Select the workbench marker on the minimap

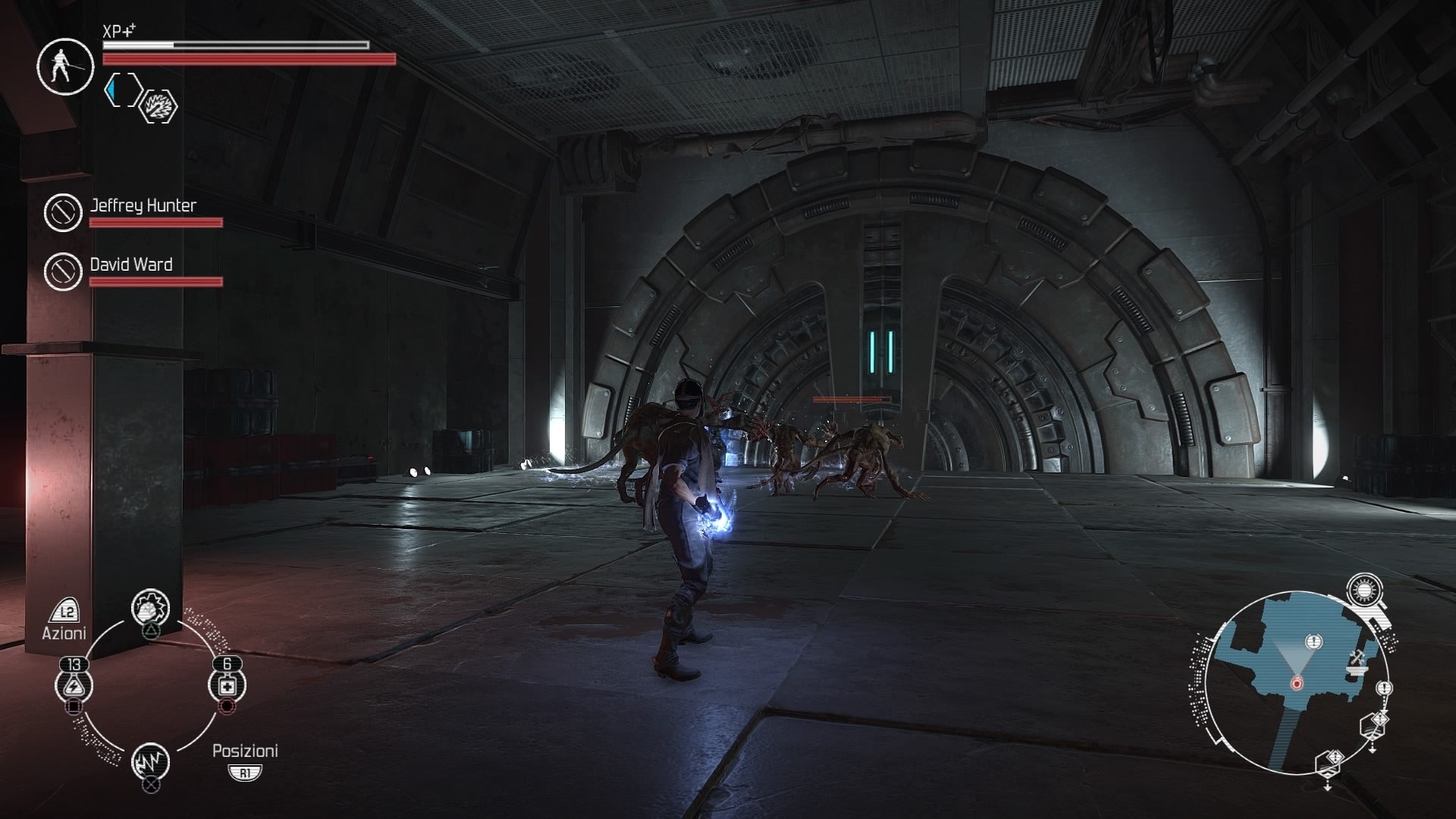click(x=1355, y=662)
